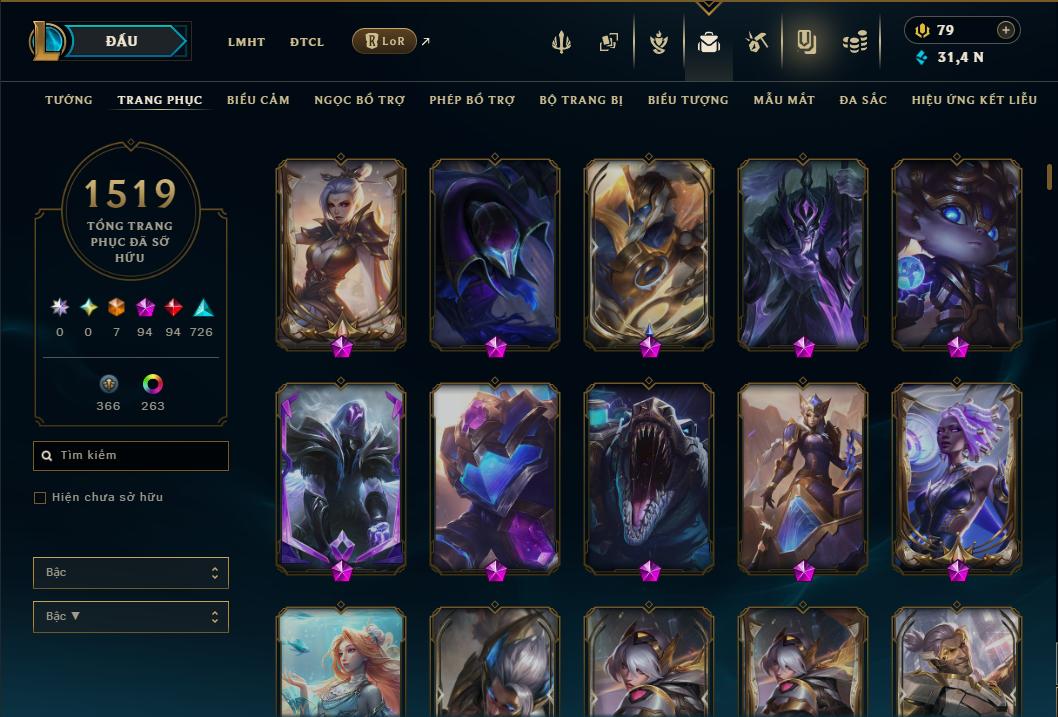Click the Tìm kiếm search field

coord(131,456)
